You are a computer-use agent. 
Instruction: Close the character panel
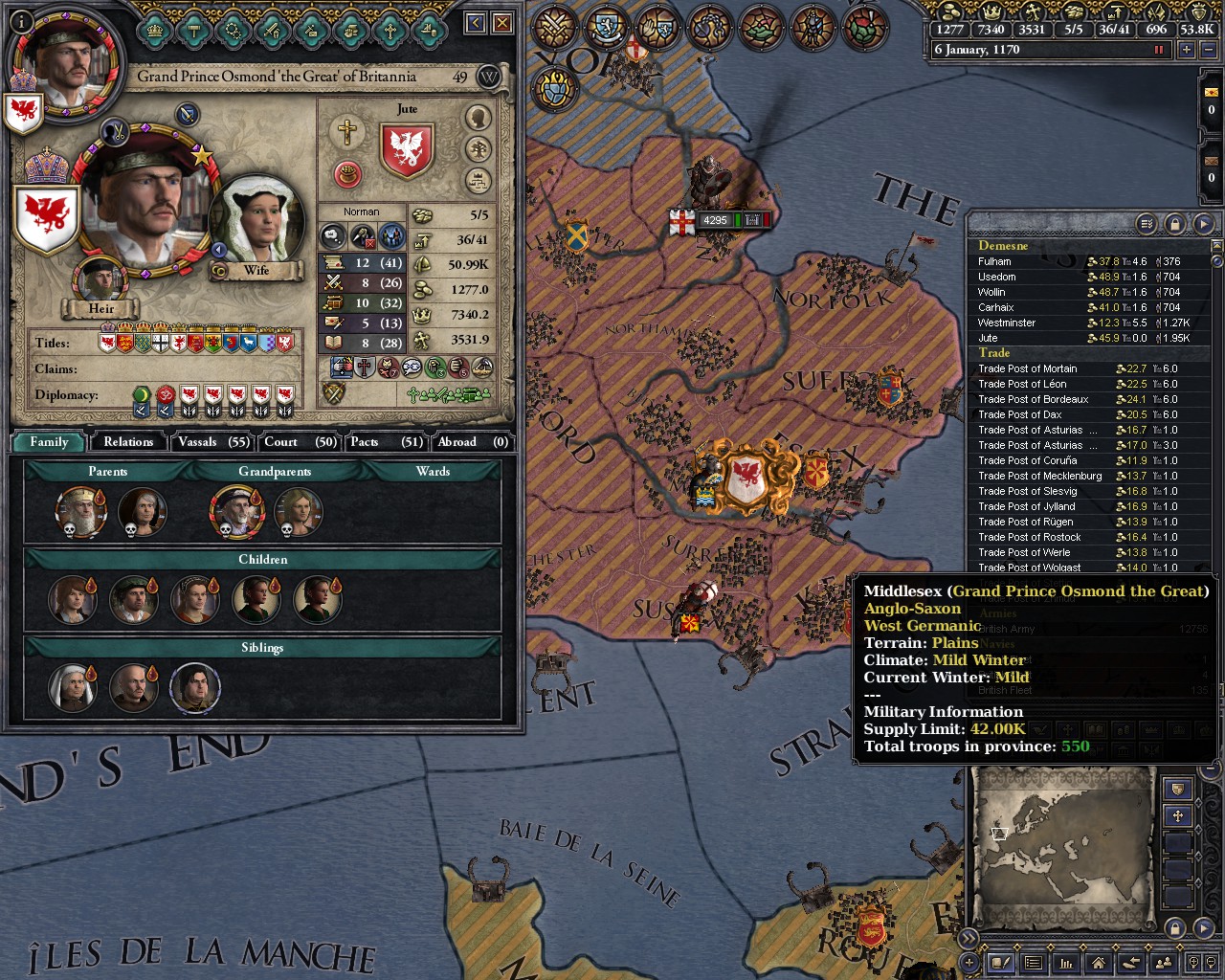[502, 23]
